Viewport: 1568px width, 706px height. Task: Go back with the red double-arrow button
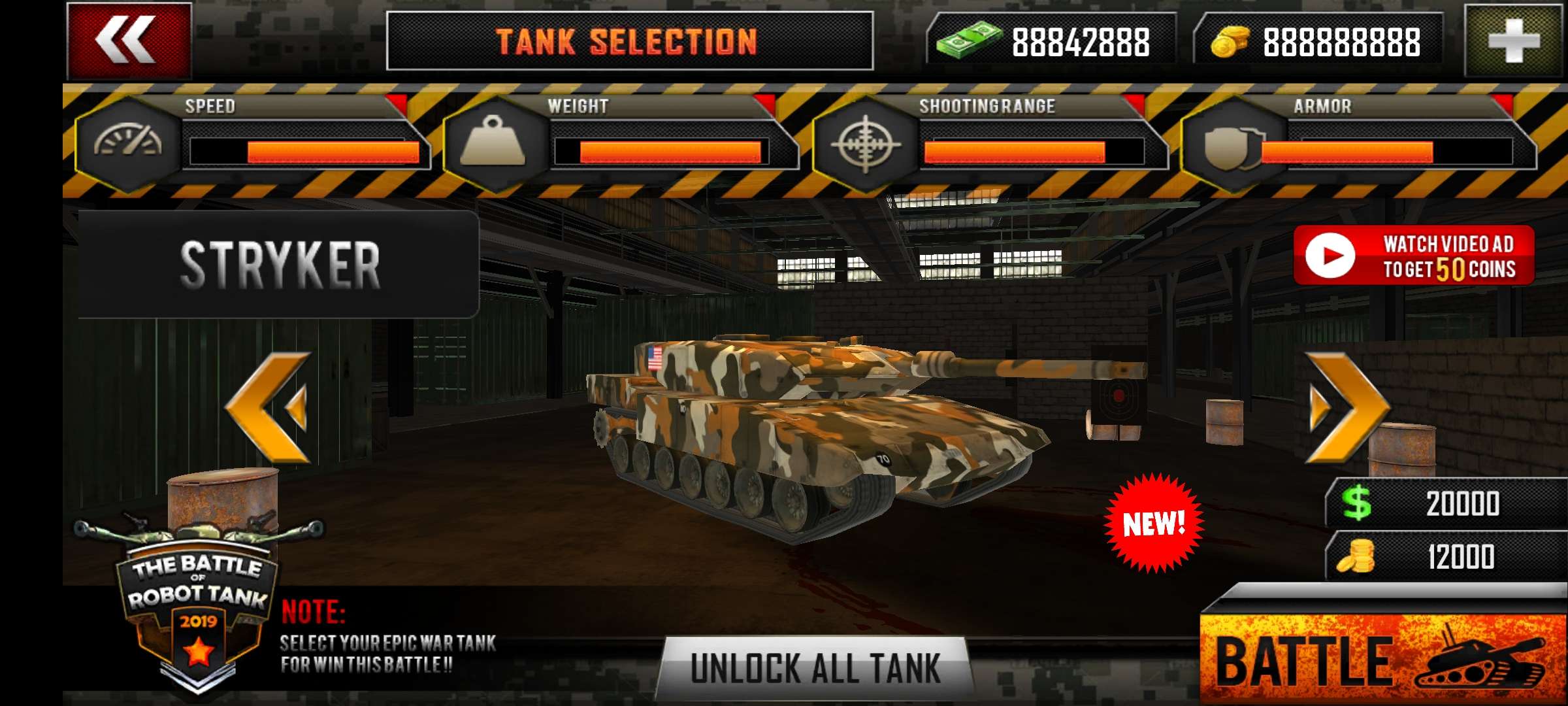tap(129, 41)
